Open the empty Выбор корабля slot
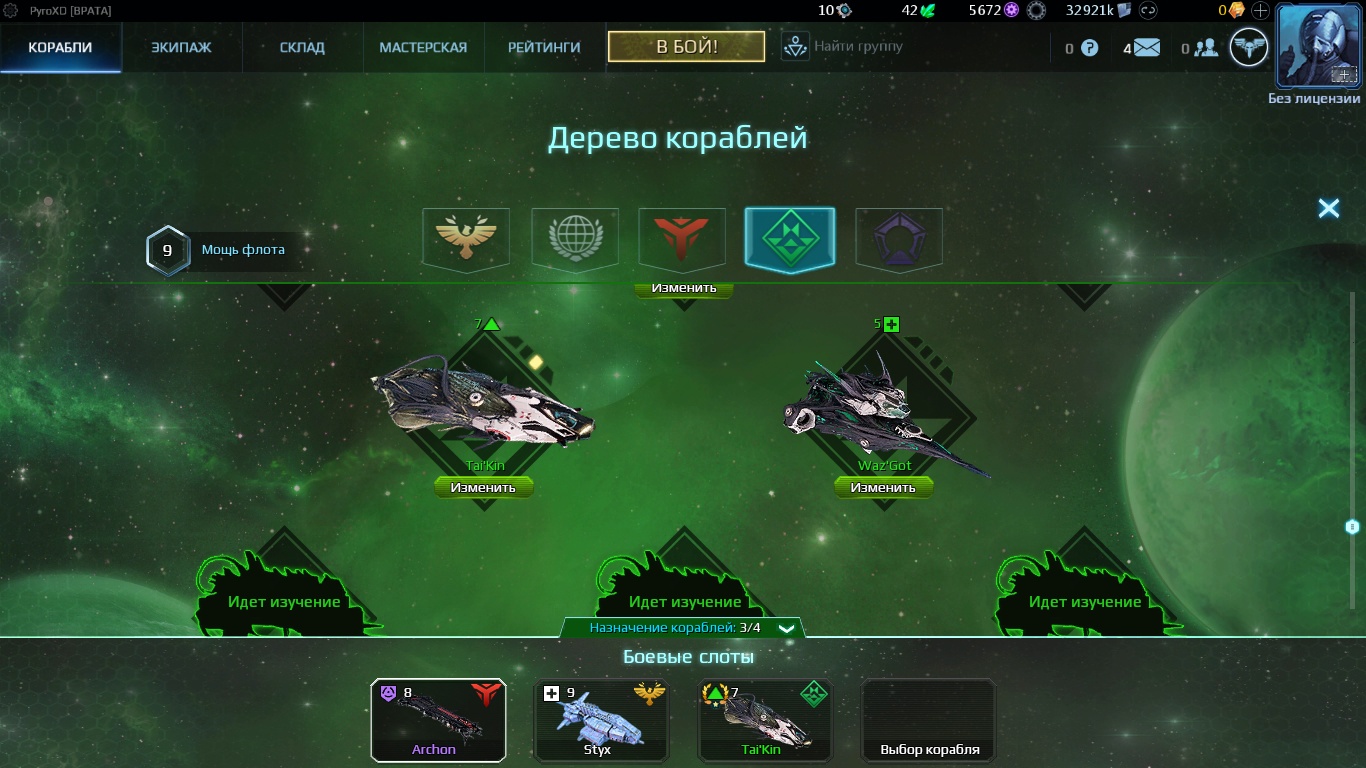The width and height of the screenshot is (1366, 768). [929, 720]
